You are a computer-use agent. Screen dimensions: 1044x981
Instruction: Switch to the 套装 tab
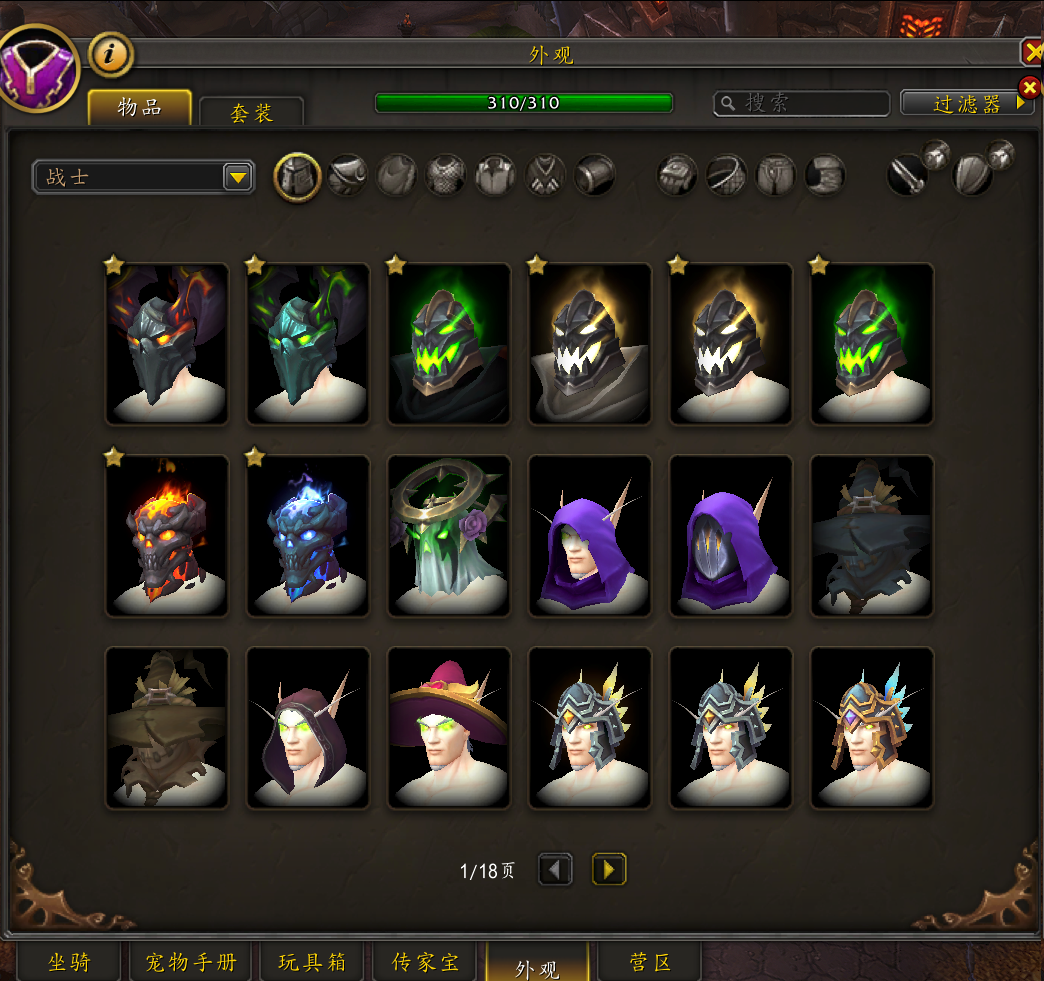click(251, 112)
